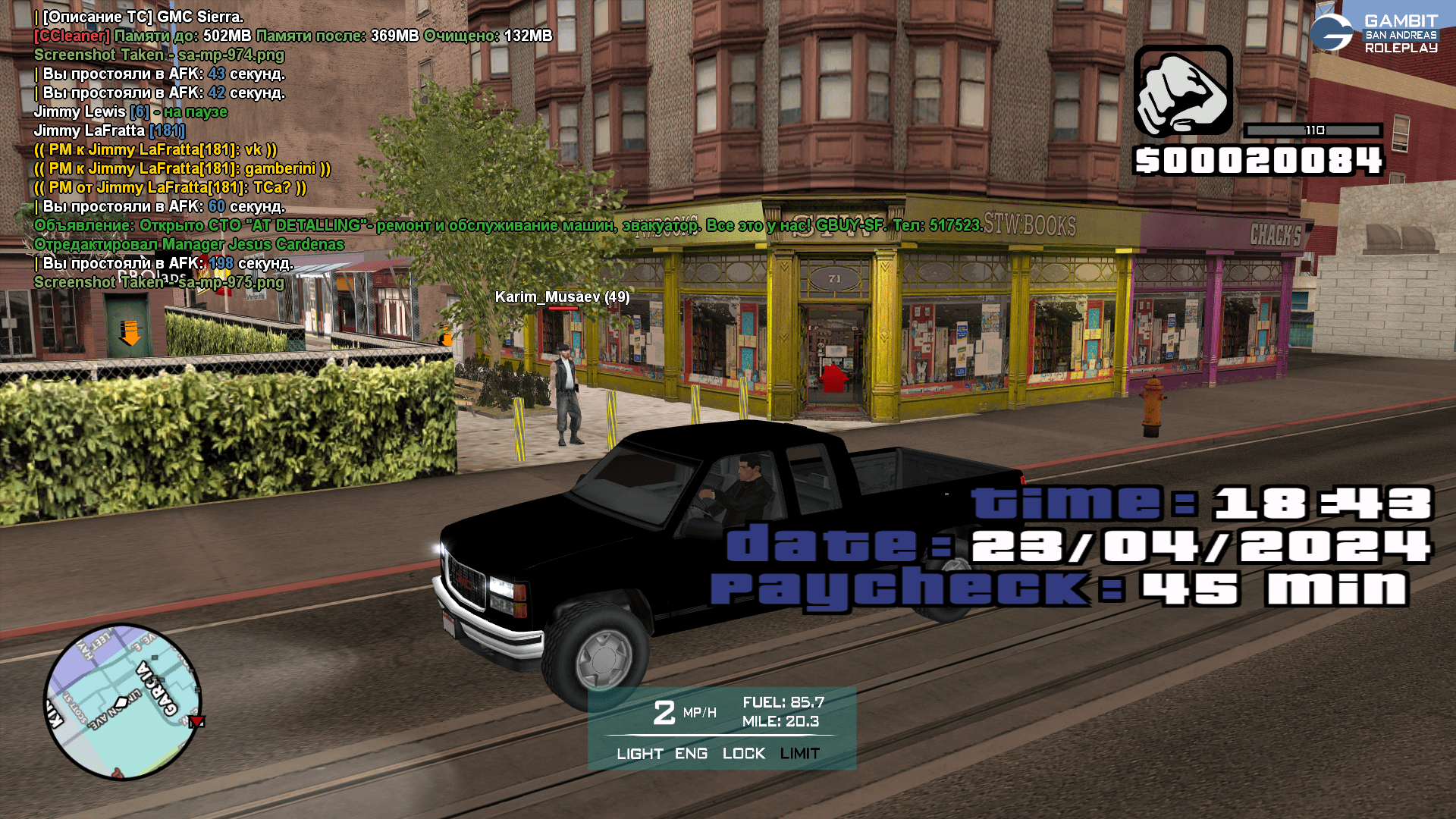Select the PM from Jimmy LaFratta asking "TCa?"

click(171, 187)
